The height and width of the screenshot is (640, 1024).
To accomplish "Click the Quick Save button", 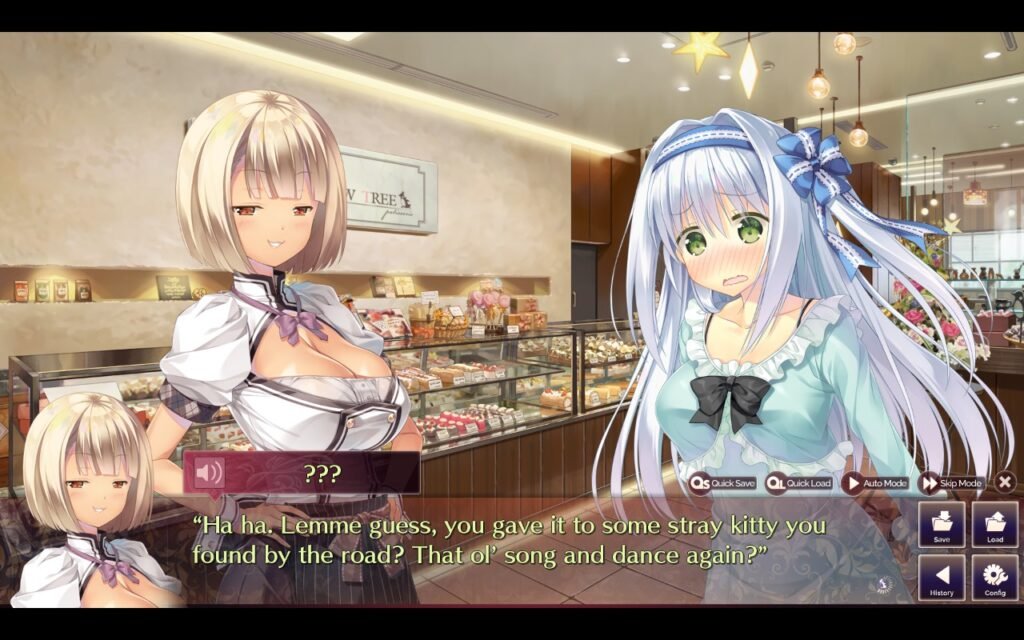I will tap(723, 483).
